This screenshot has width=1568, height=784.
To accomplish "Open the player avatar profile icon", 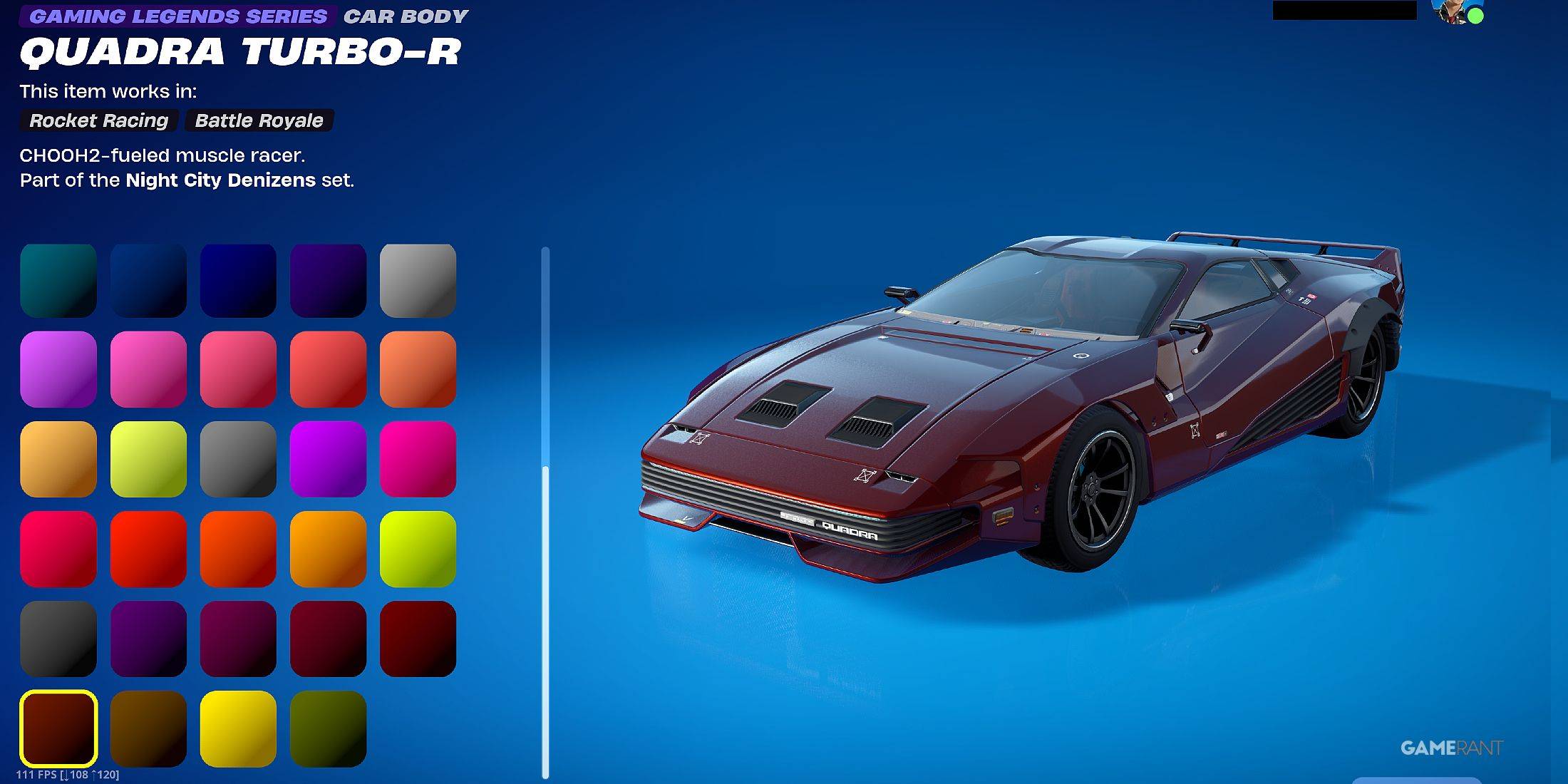I will 1457,12.
